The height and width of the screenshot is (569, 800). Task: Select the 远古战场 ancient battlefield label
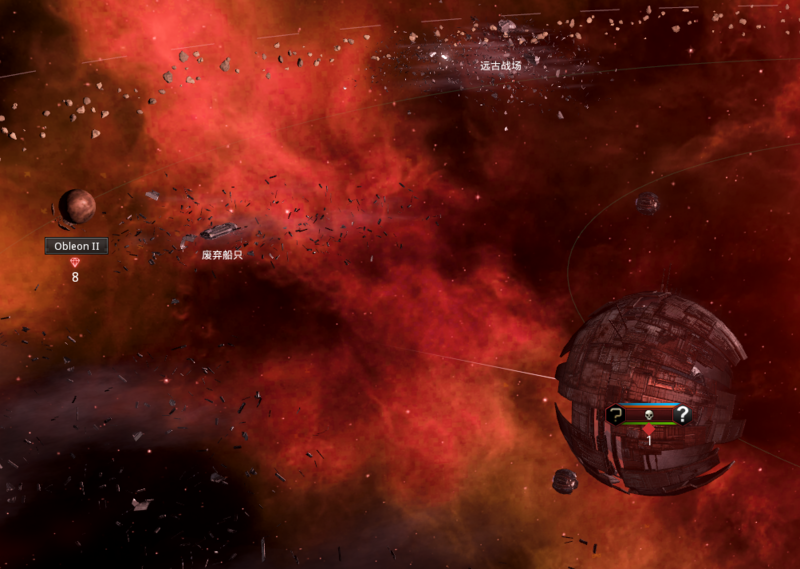click(x=500, y=65)
